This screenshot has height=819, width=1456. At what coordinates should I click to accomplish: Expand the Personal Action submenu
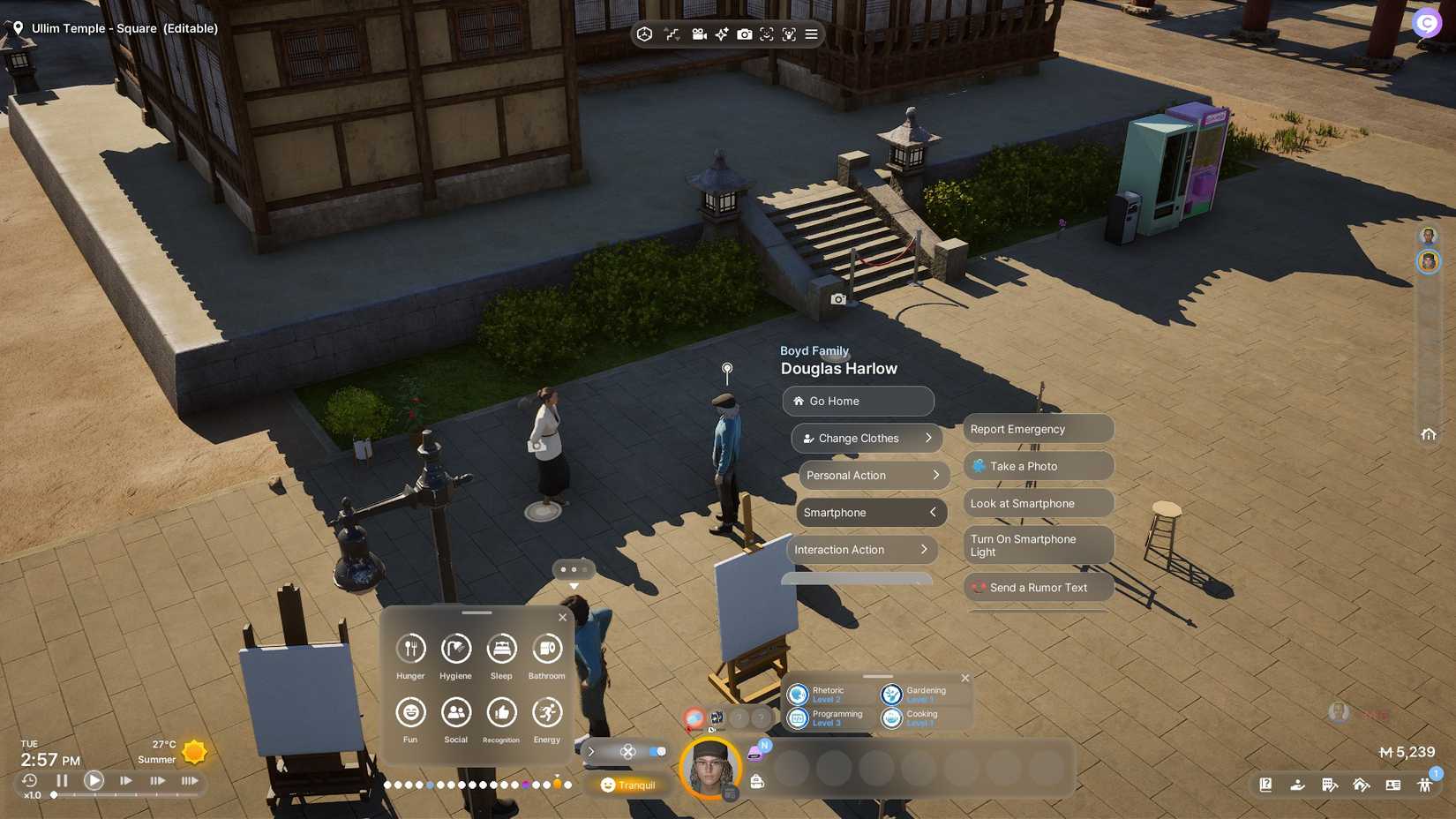[872, 475]
